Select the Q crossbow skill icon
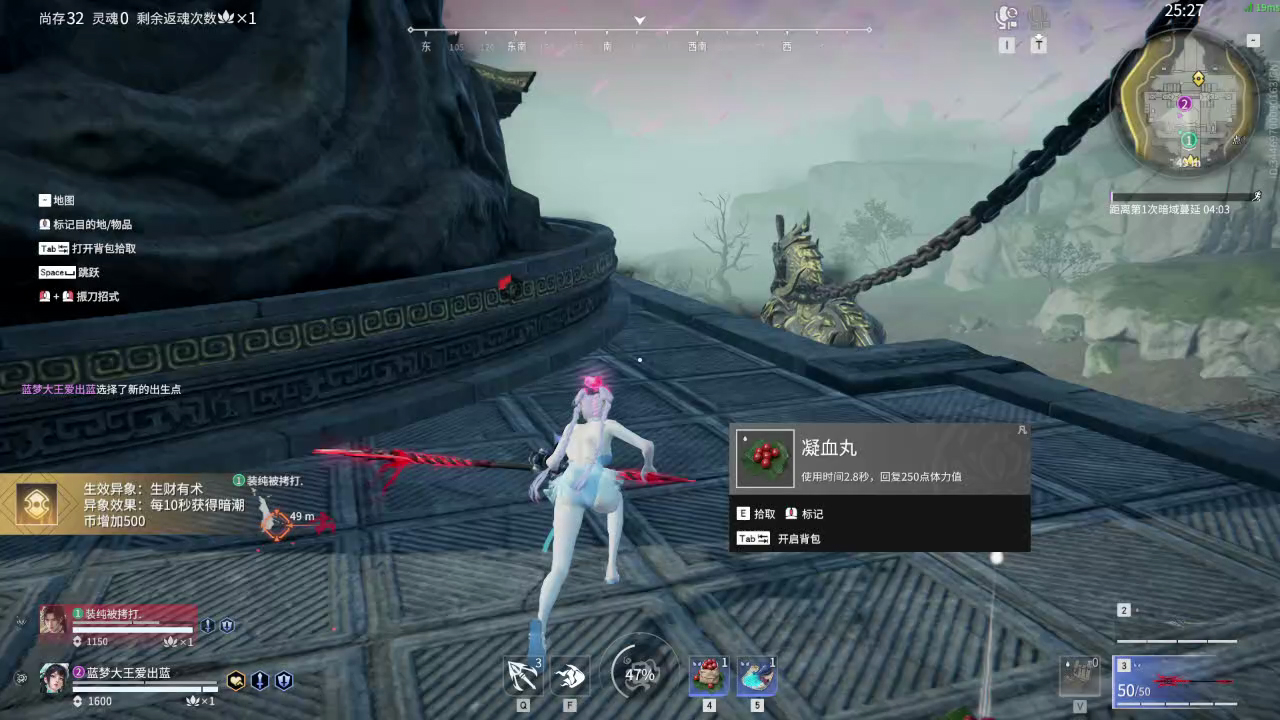 (x=523, y=675)
